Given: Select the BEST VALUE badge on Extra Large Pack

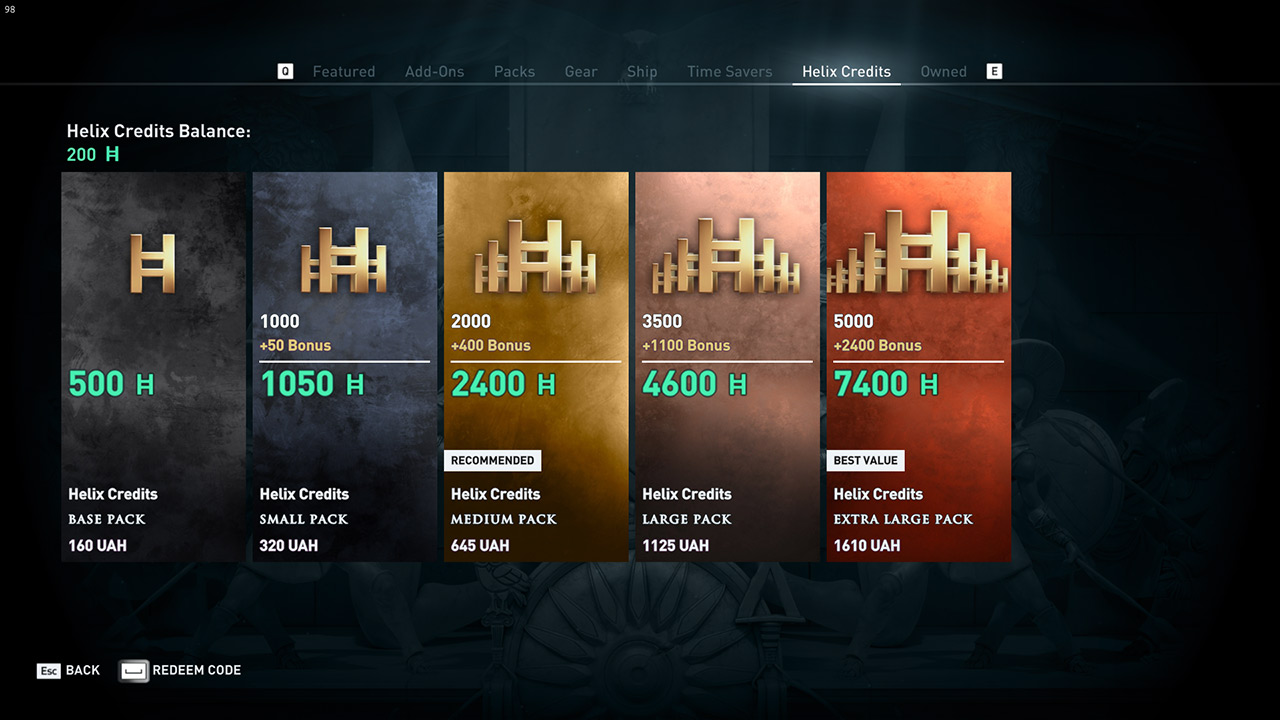Looking at the screenshot, I should (x=866, y=460).
